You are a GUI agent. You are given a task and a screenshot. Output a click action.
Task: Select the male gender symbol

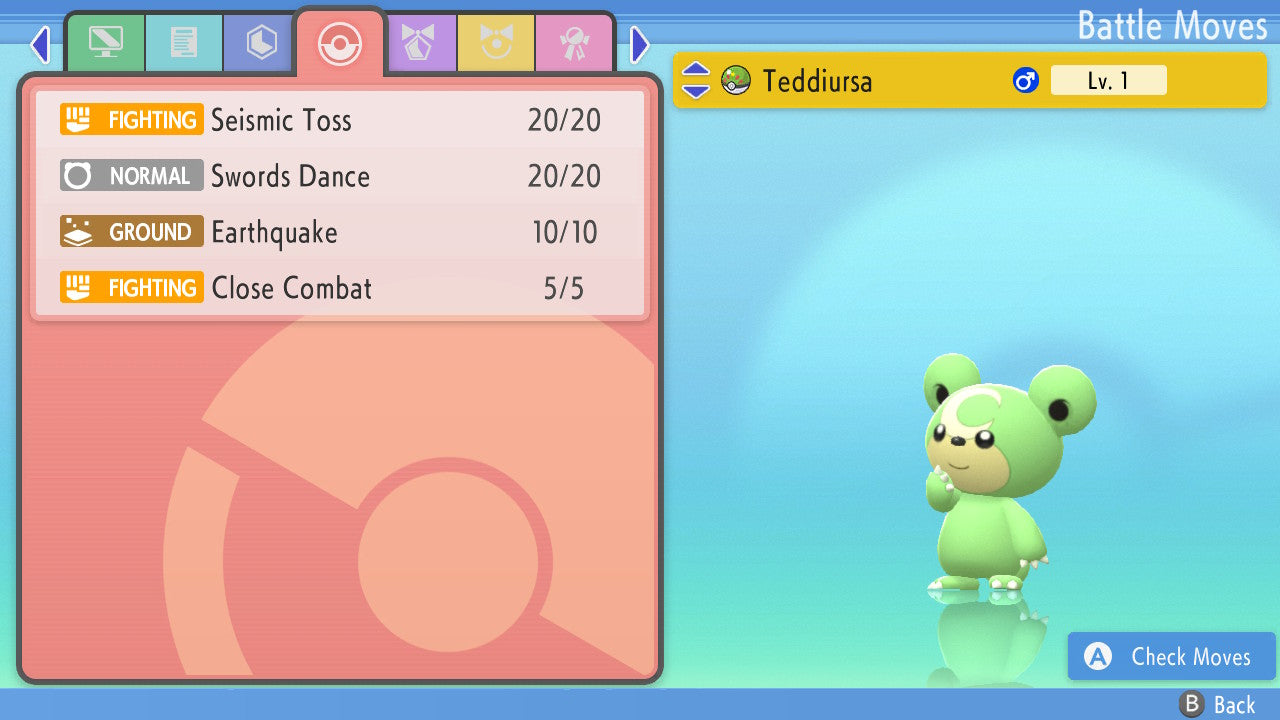click(1026, 80)
